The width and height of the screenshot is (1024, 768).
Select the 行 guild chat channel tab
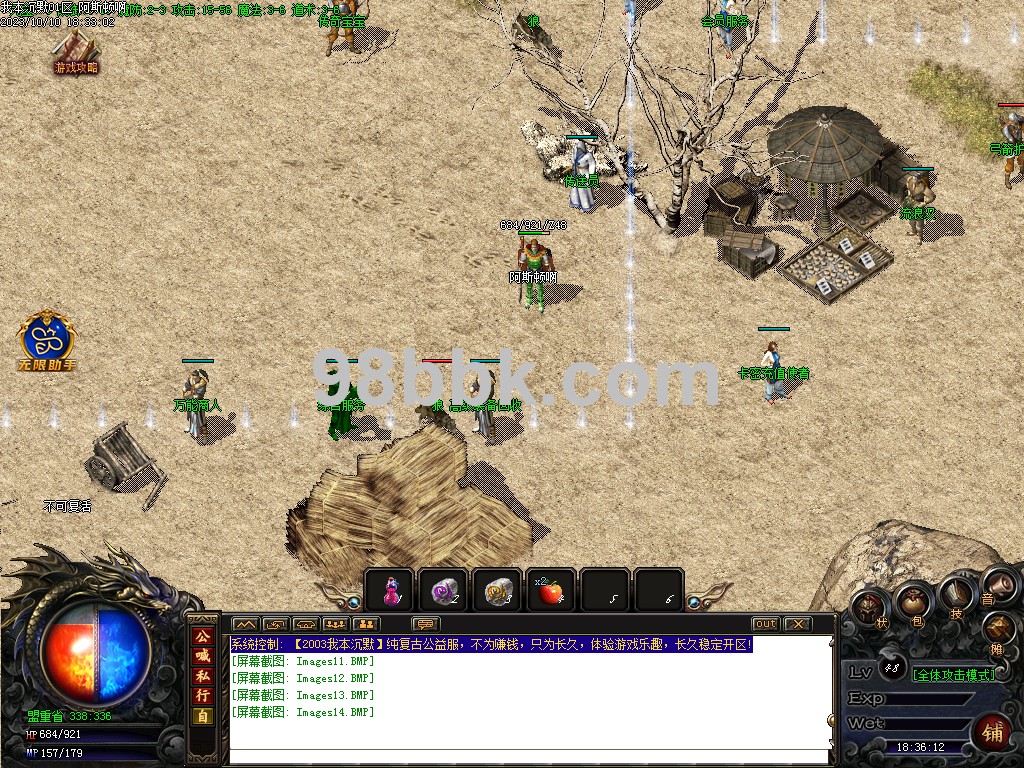(202, 695)
